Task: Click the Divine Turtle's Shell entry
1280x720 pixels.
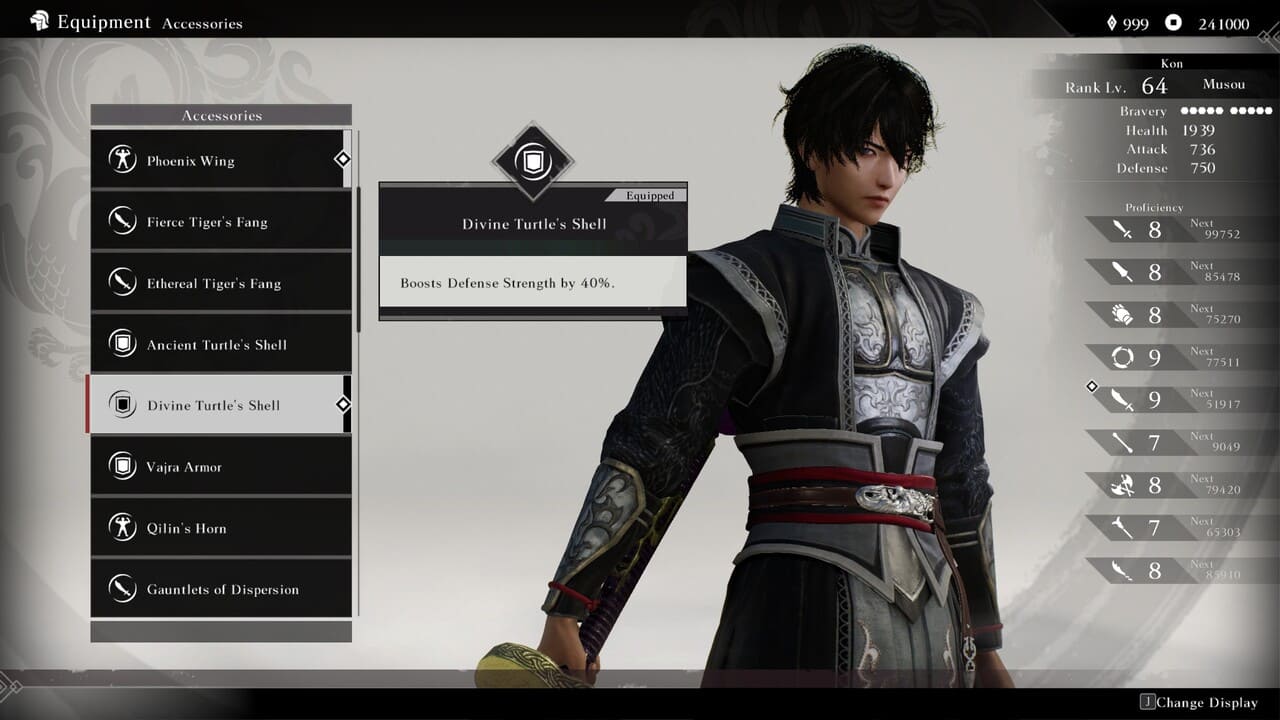Action: tap(220, 405)
